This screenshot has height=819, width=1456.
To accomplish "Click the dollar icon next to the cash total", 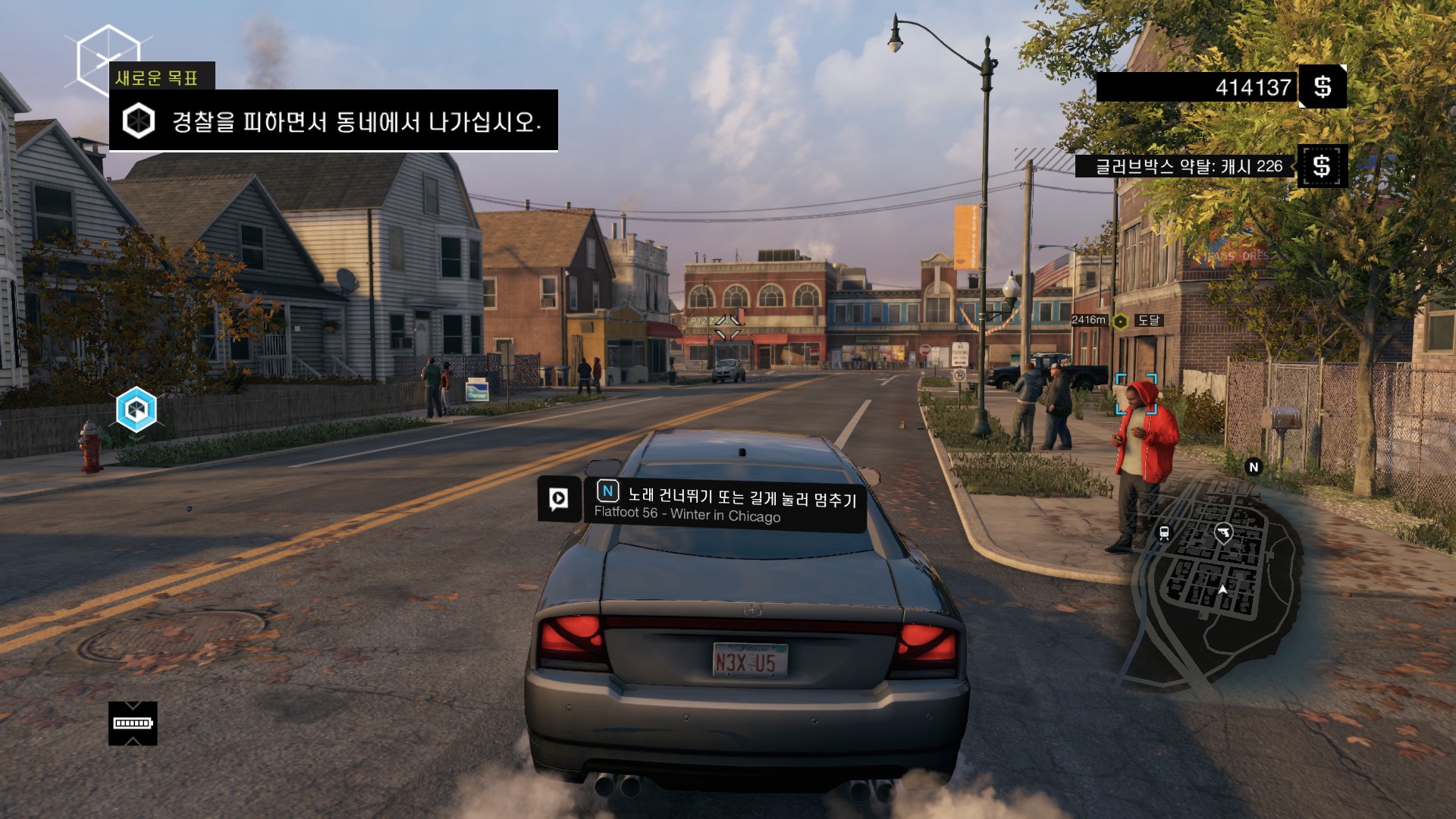I will point(1323,87).
